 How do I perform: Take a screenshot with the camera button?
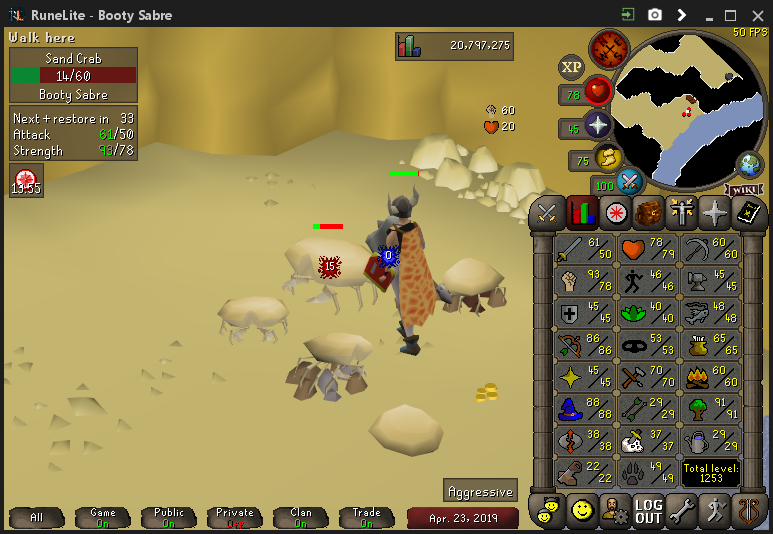[655, 15]
